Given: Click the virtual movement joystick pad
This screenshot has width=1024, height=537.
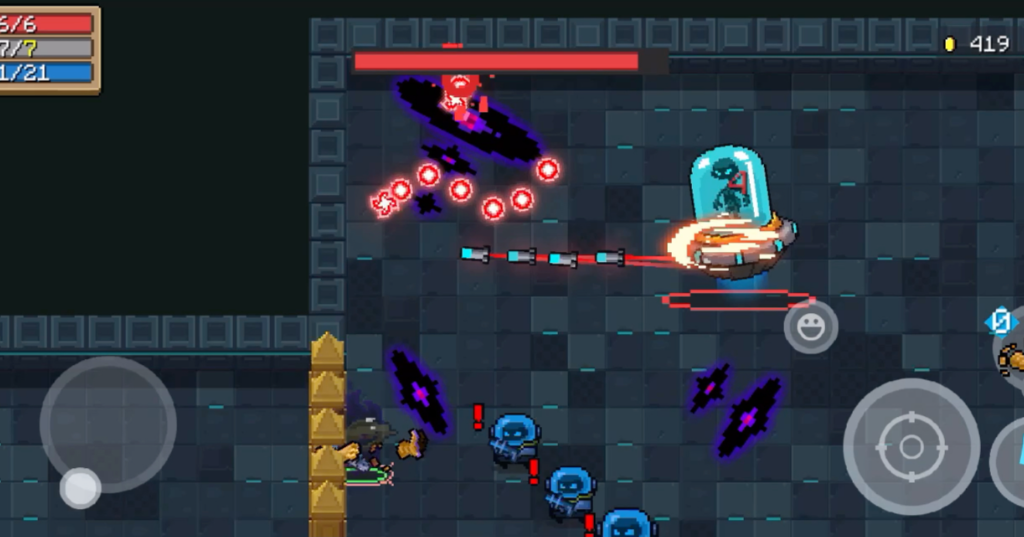Looking at the screenshot, I should 107,424.
